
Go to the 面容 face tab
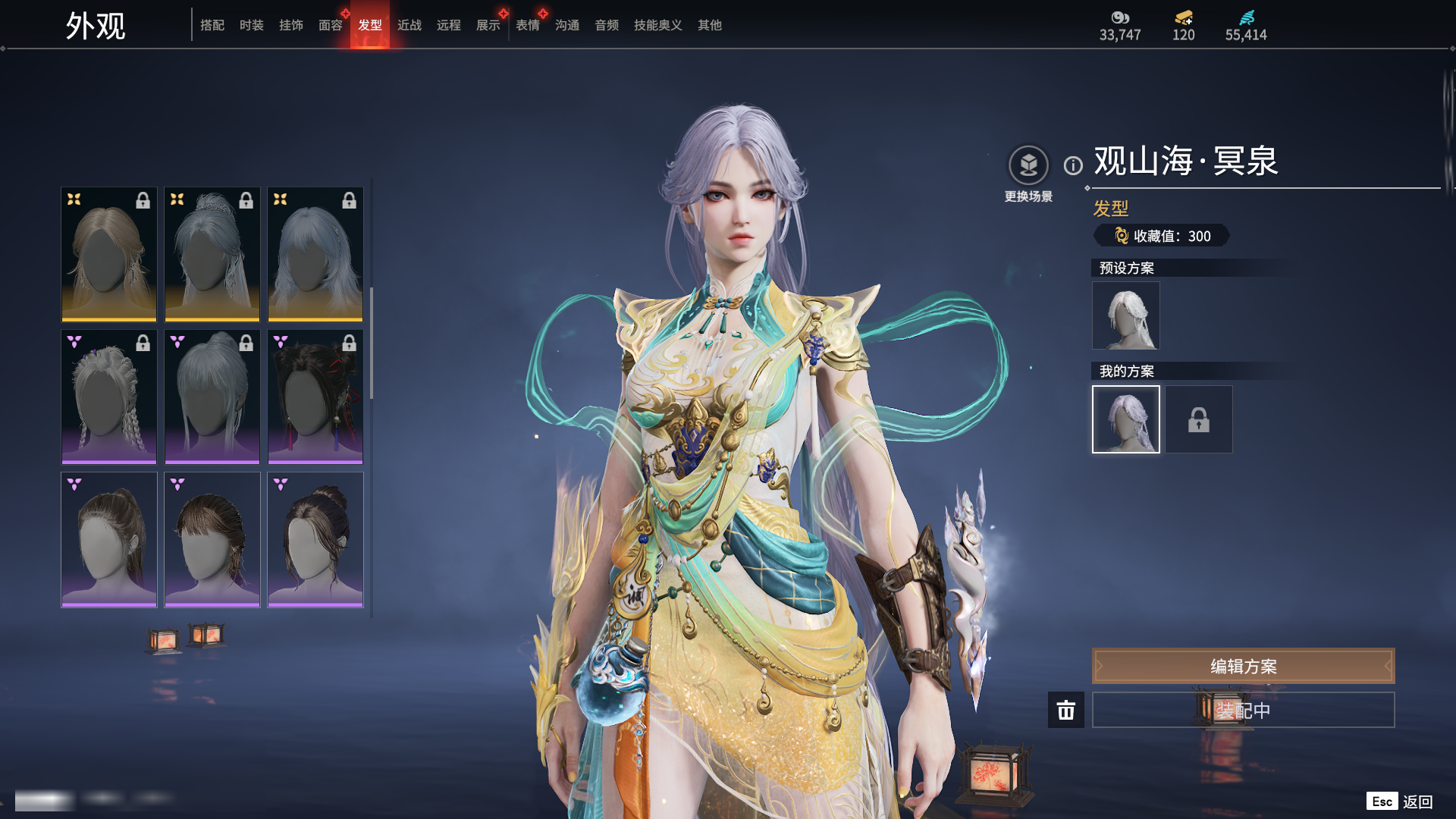(330, 25)
